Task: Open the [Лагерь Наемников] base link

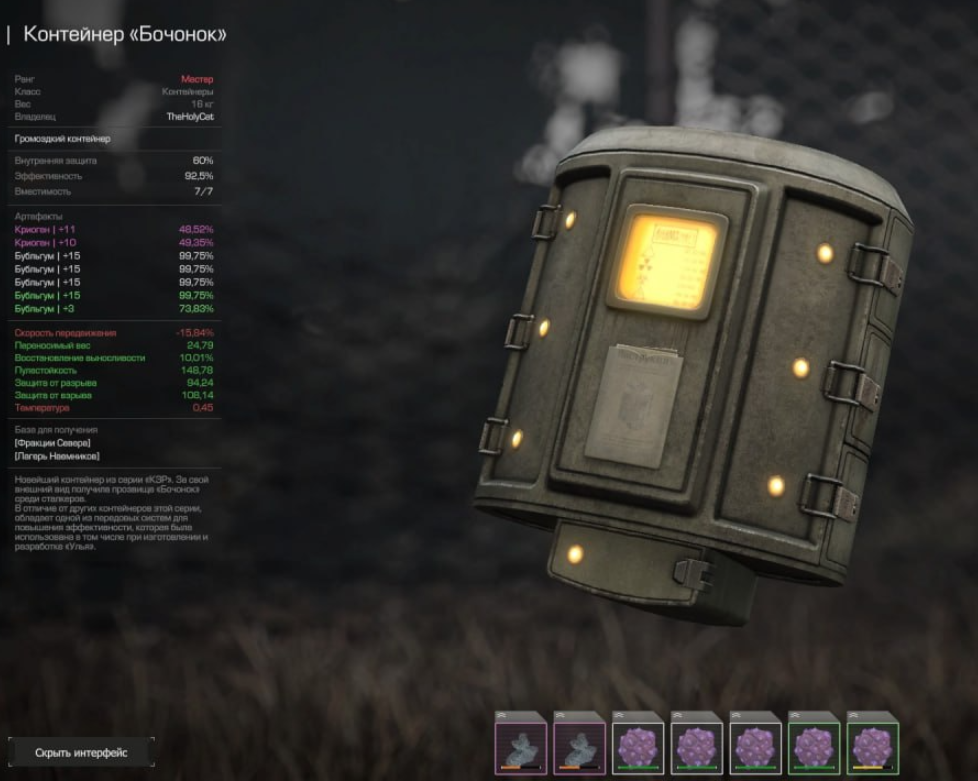Action: pyautogui.click(x=57, y=456)
